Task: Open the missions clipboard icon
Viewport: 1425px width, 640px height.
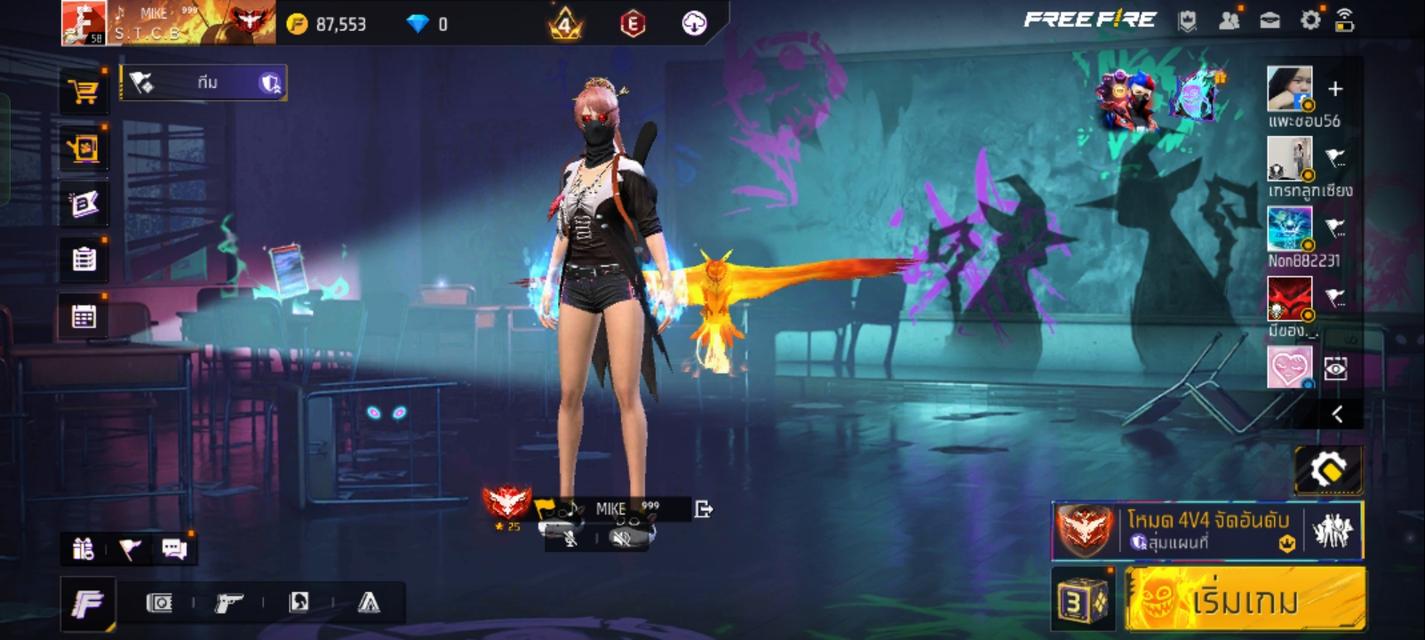Action: click(84, 260)
